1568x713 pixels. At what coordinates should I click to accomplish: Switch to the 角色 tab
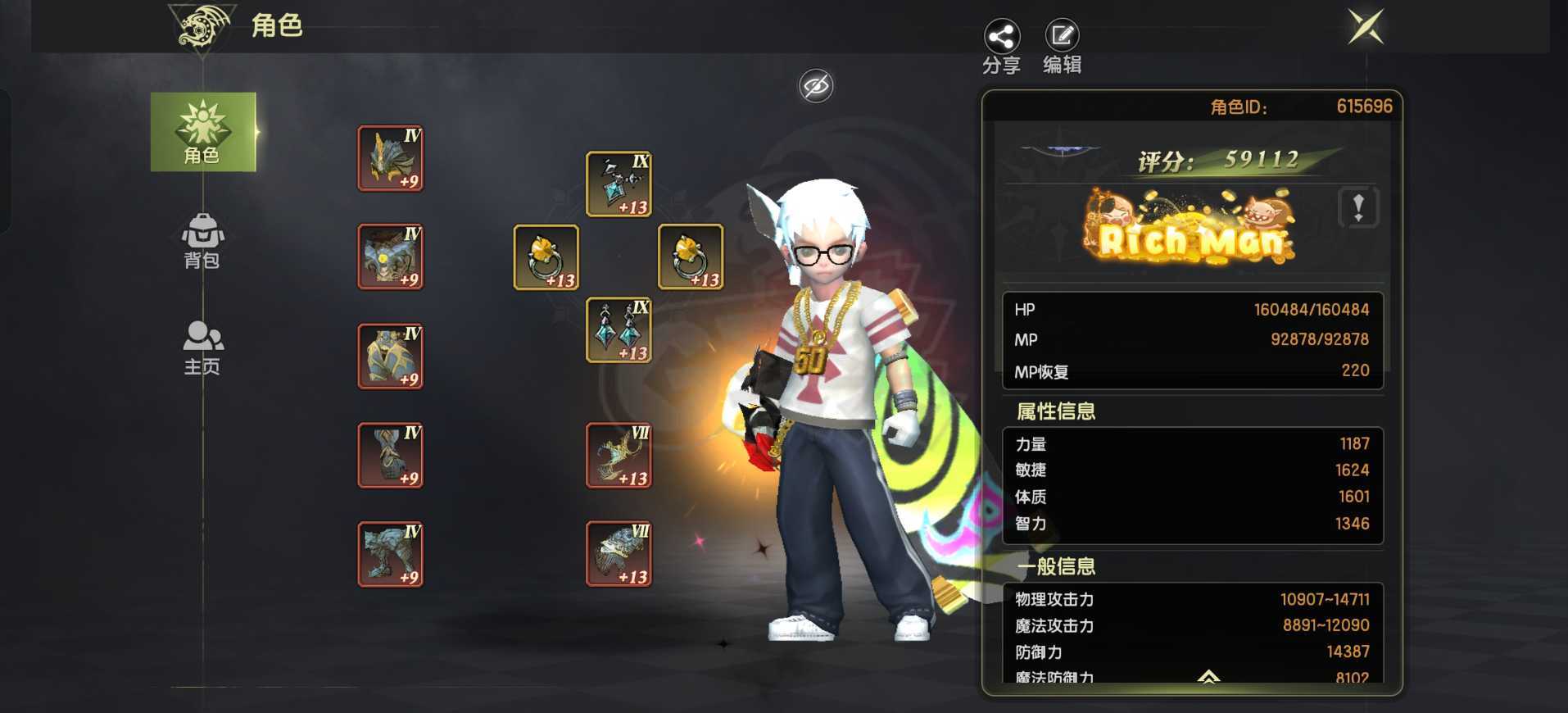pyautogui.click(x=202, y=132)
